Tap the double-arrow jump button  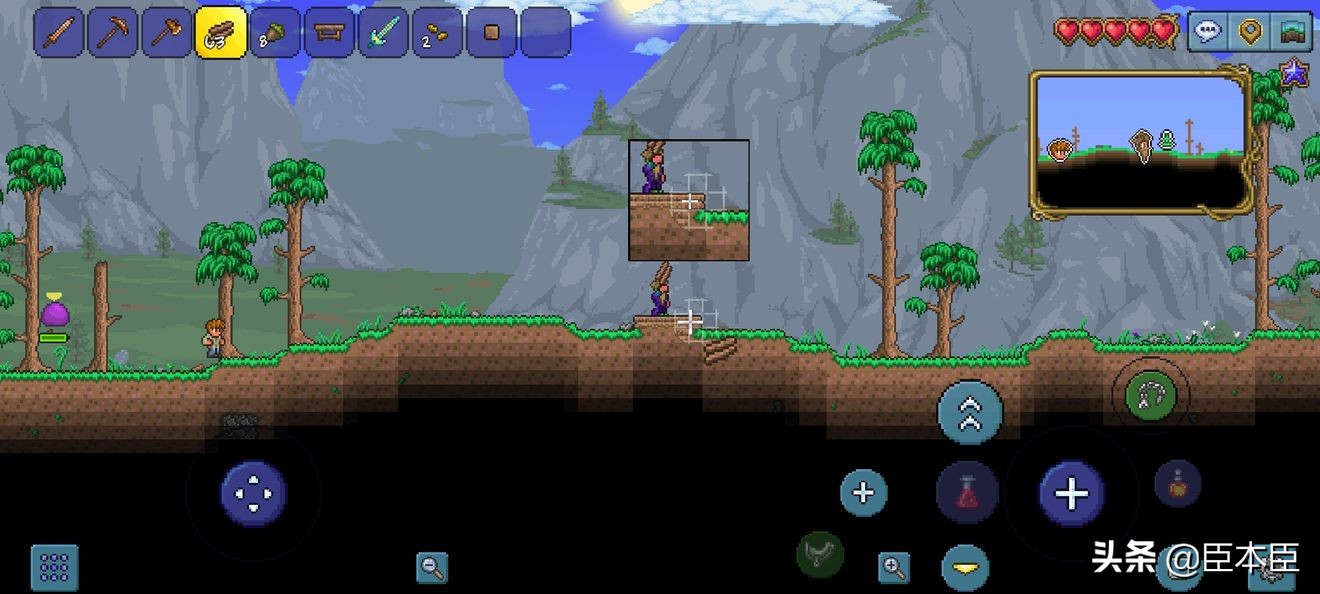click(x=969, y=413)
